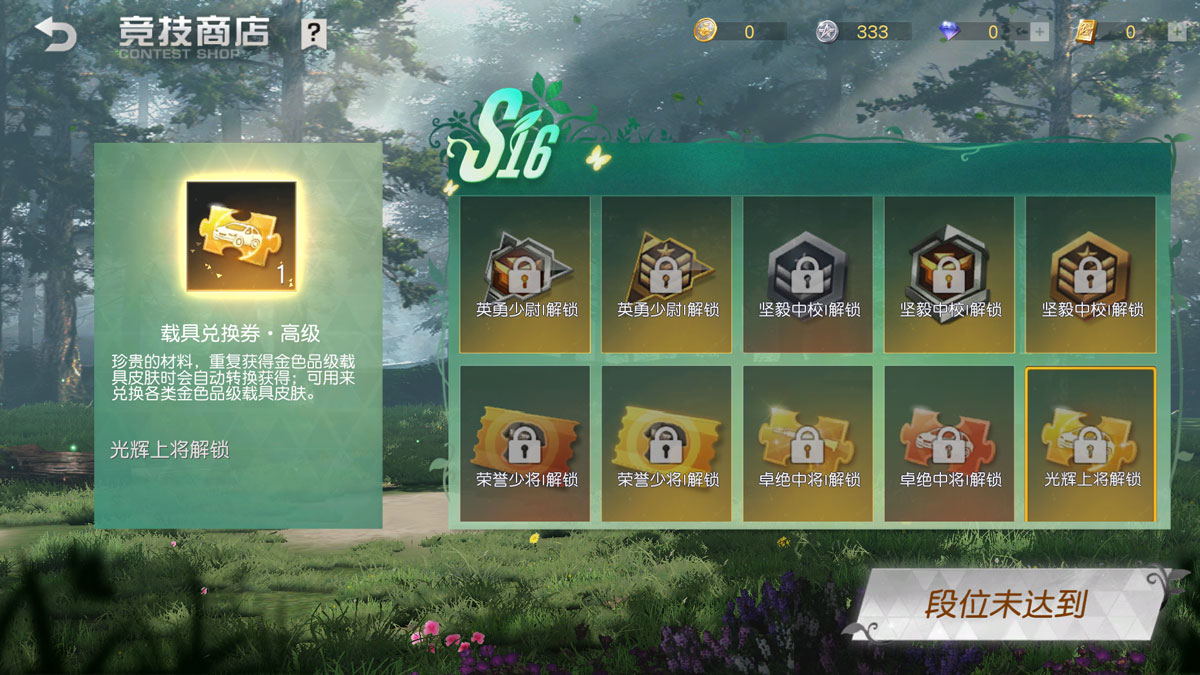Add gold vouchers with the plus button
The image size is (1200, 675).
[1176, 32]
